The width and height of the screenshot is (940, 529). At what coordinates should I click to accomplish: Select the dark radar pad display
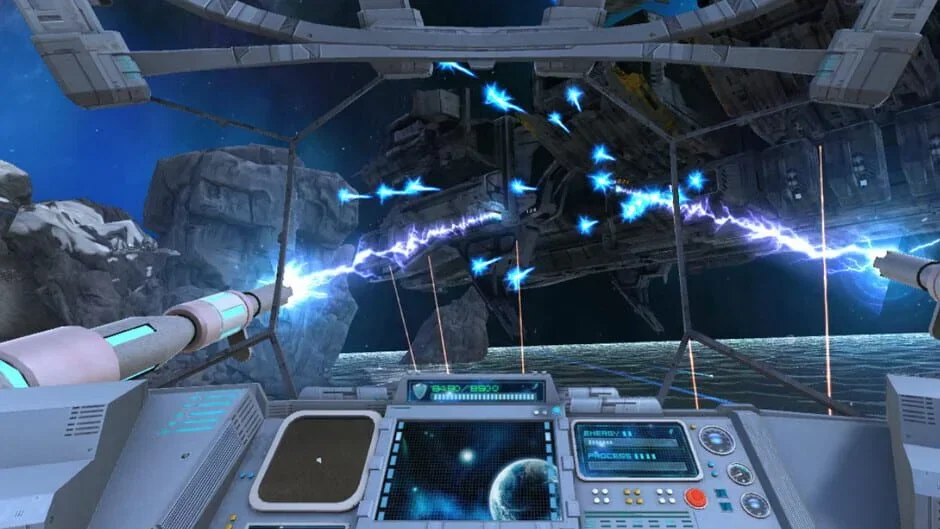tap(314, 459)
